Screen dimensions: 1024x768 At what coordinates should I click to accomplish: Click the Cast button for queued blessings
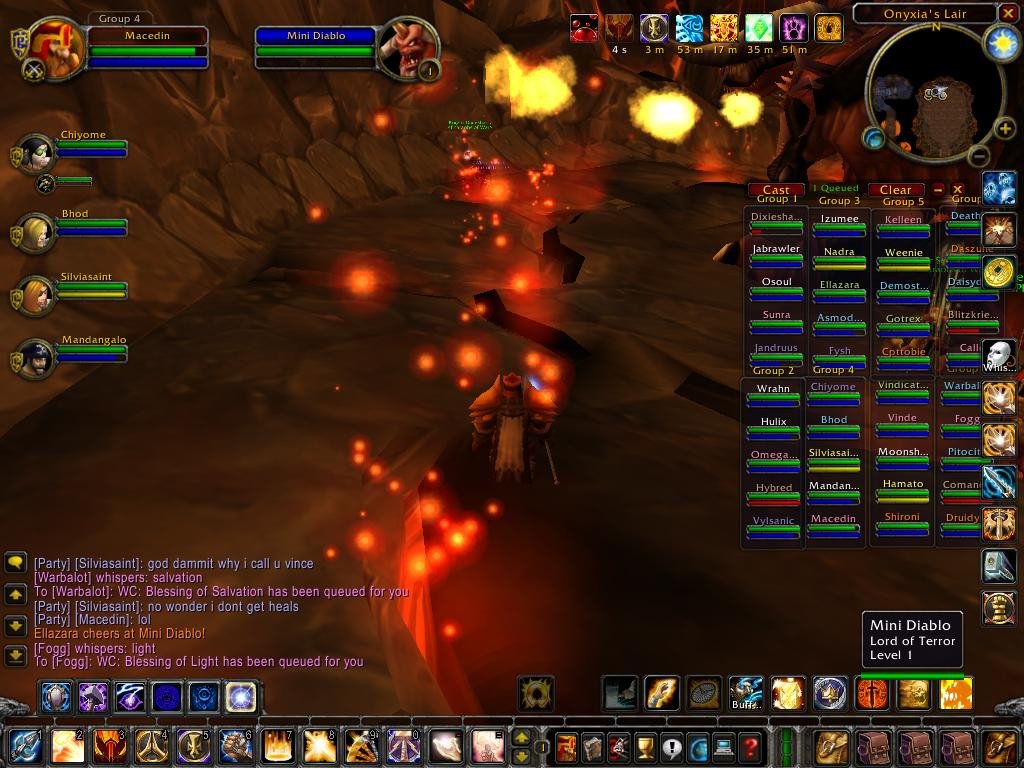pyautogui.click(x=776, y=190)
